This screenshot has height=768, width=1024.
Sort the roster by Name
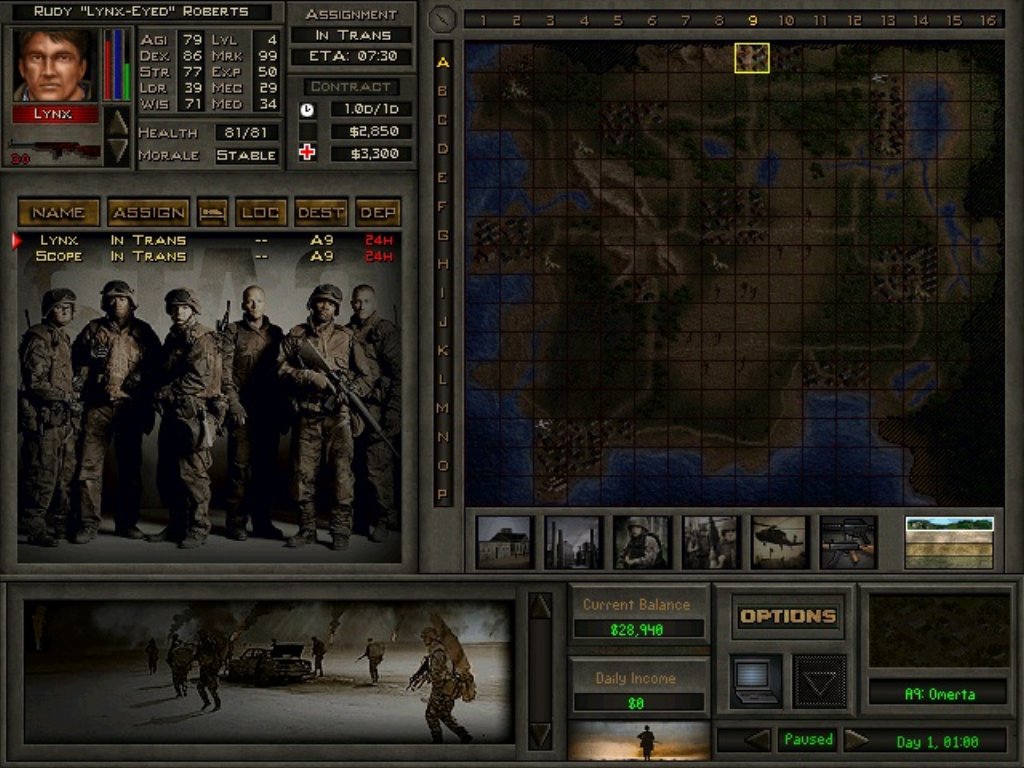[58, 212]
